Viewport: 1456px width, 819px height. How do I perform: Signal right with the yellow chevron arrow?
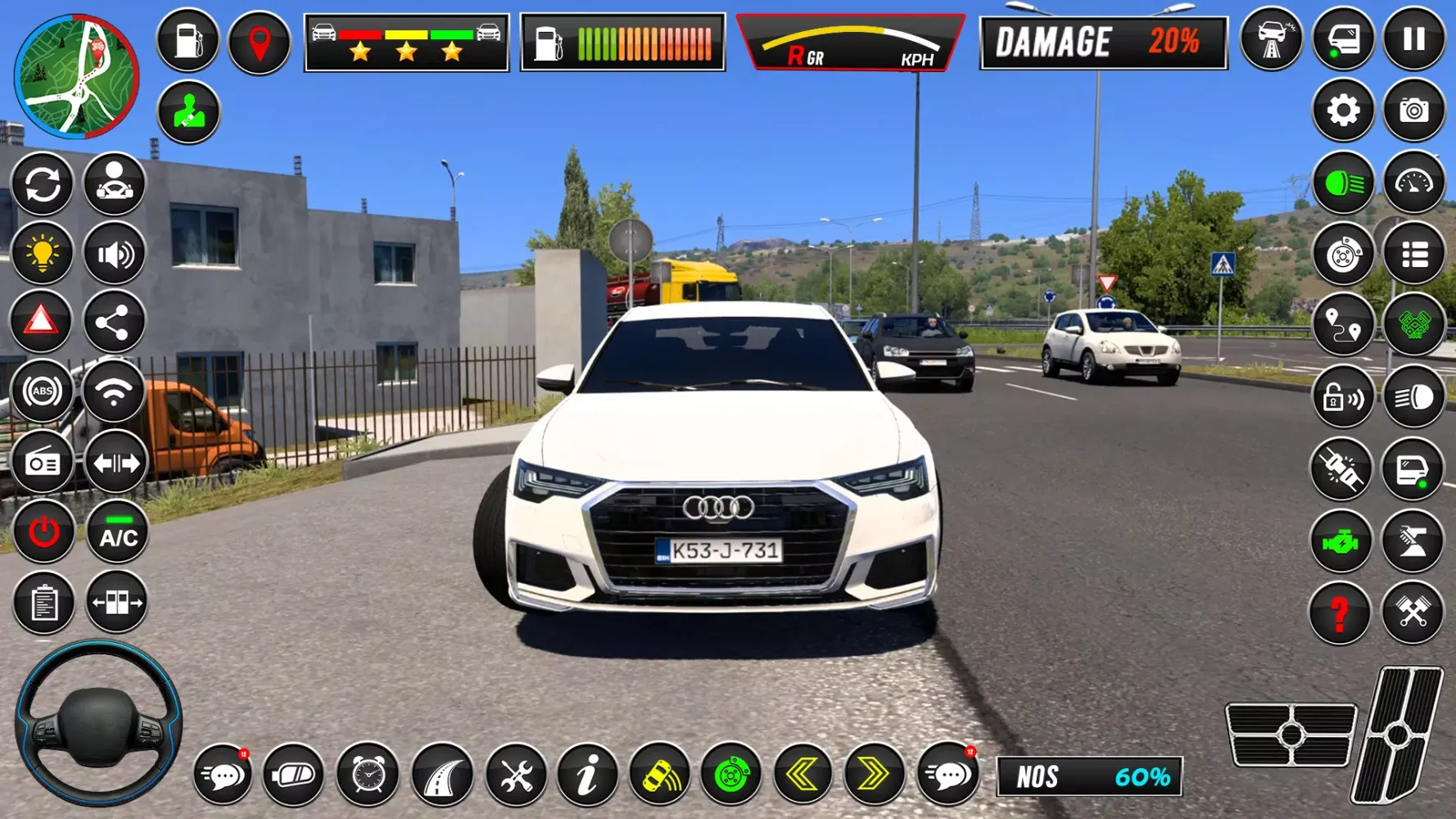(x=873, y=774)
